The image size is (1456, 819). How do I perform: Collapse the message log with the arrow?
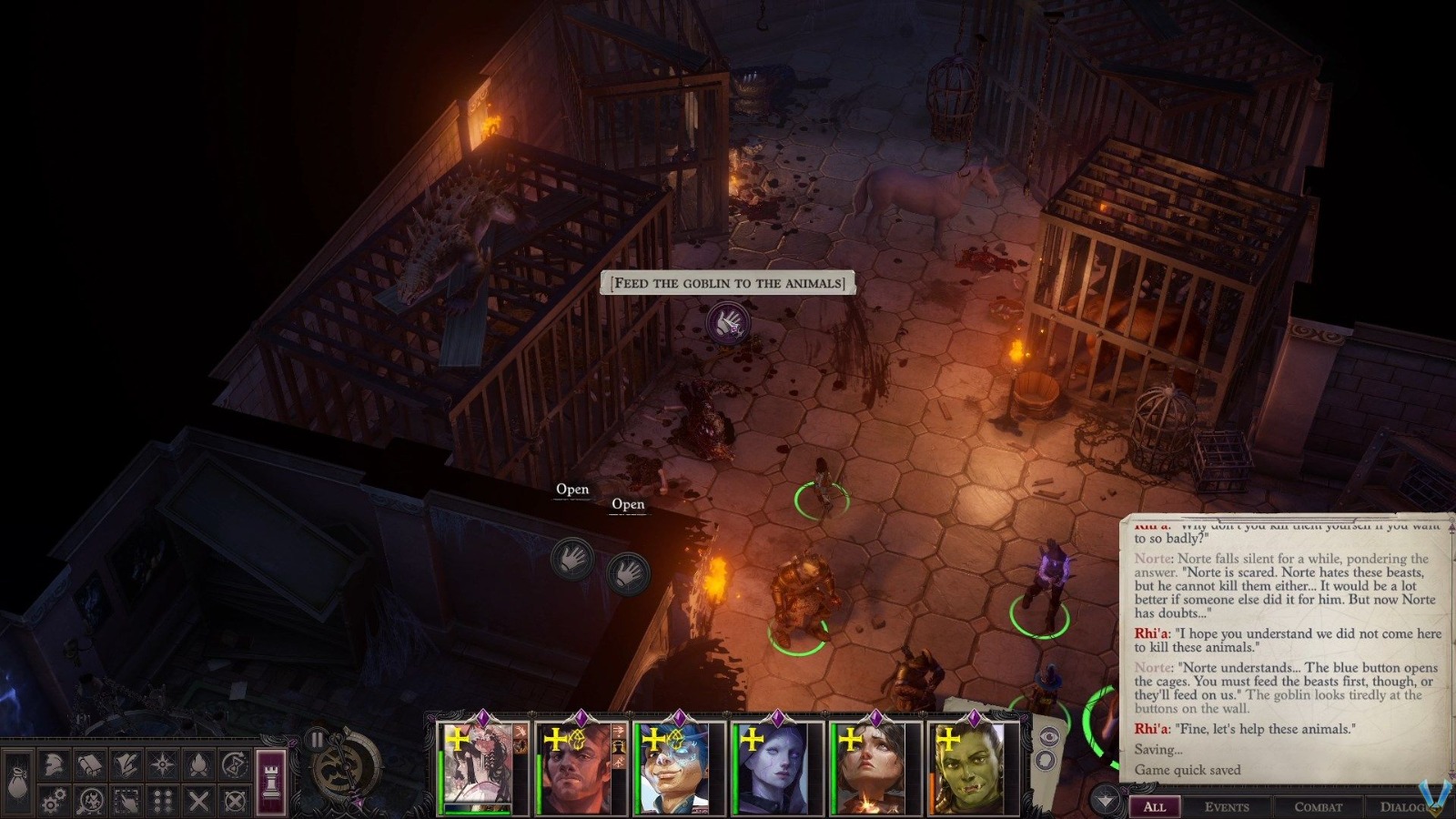pos(1106,800)
